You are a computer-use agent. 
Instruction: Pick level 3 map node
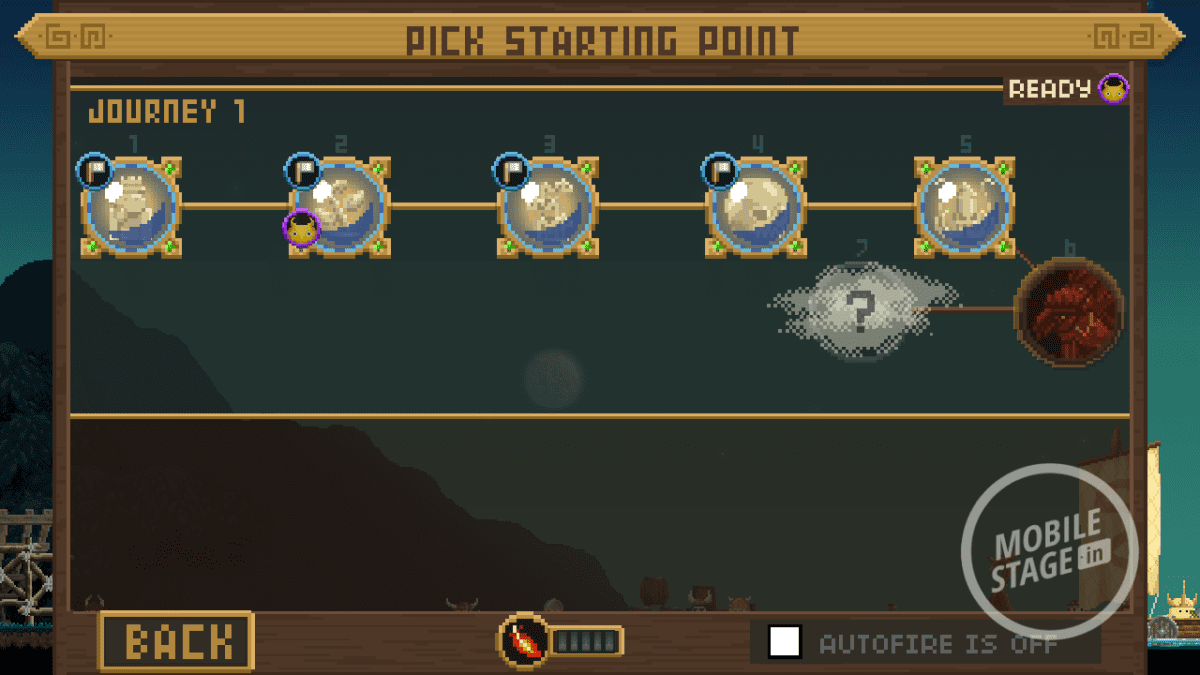[x=548, y=207]
